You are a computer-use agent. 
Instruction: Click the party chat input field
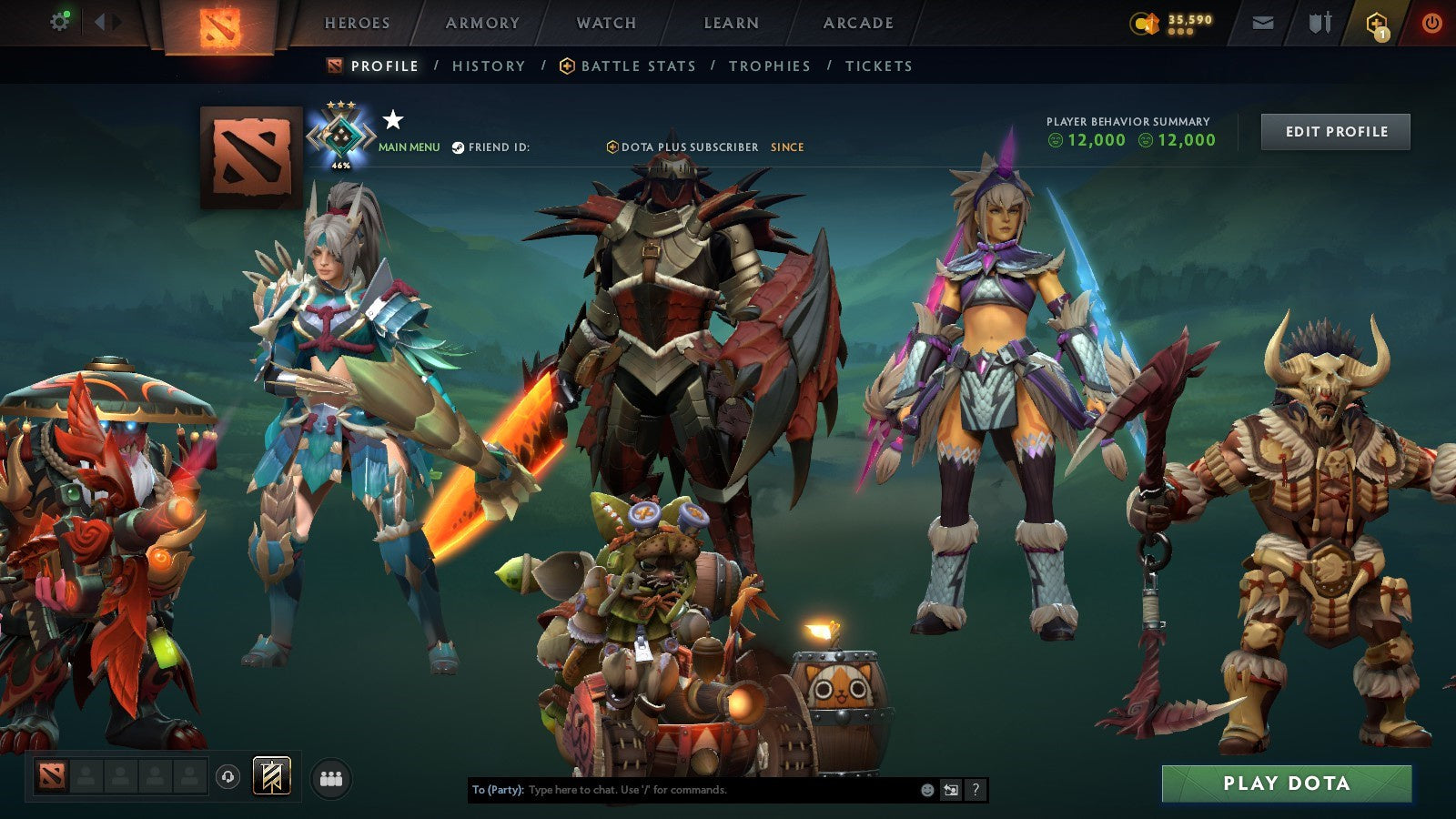coord(682,790)
